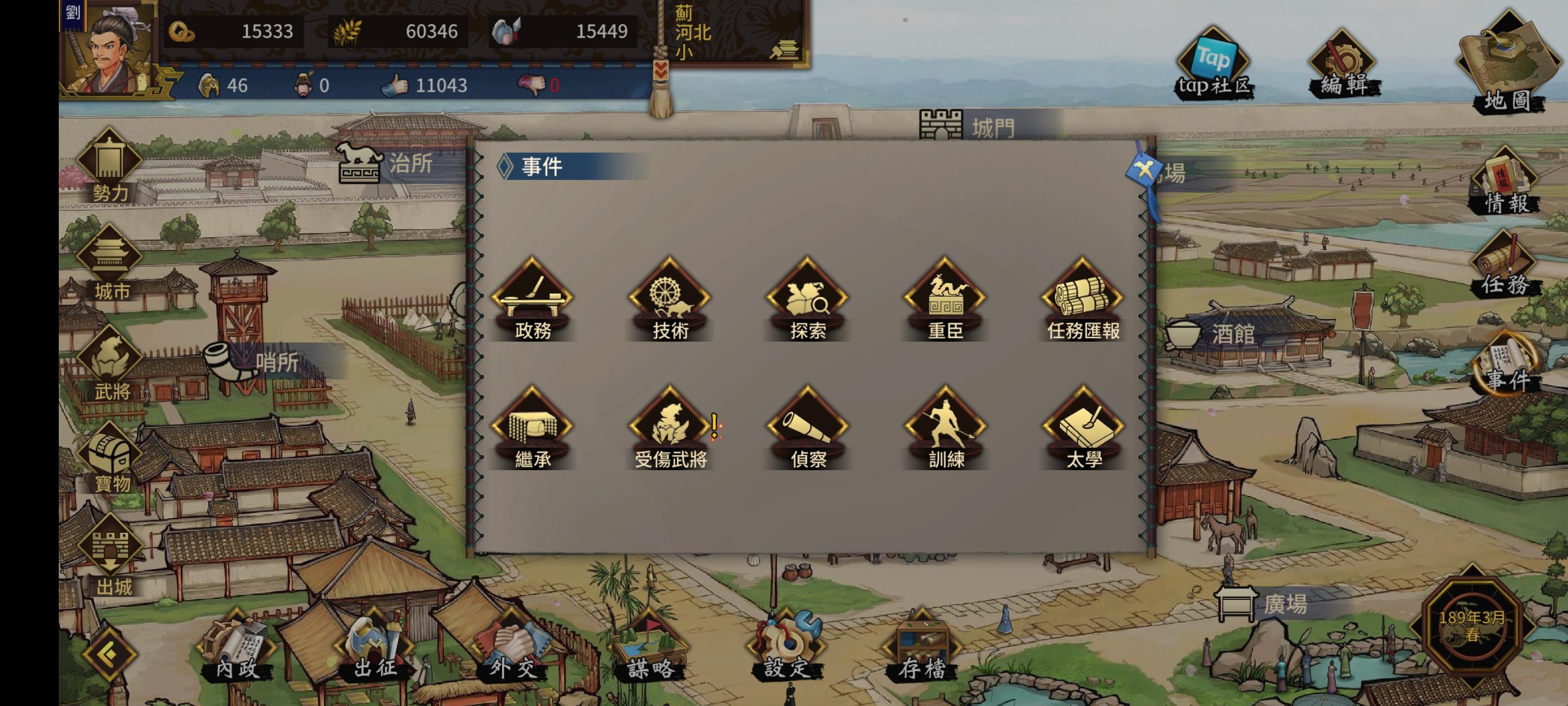Open the 偵察 (Scouting) event

click(808, 429)
